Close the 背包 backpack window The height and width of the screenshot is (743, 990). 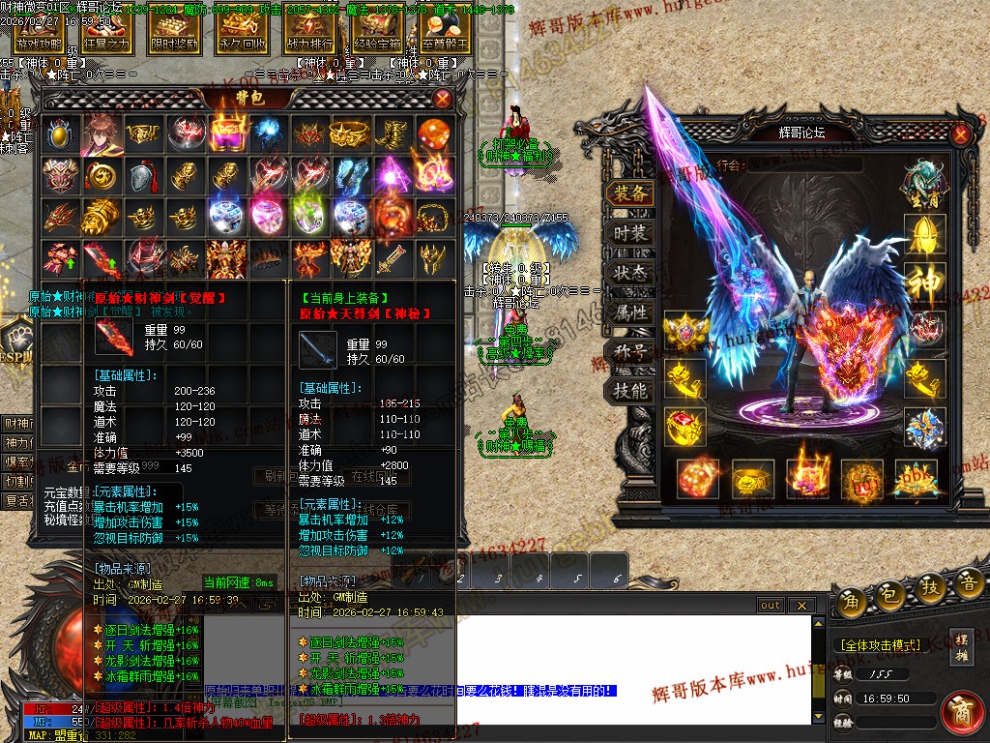tap(442, 99)
